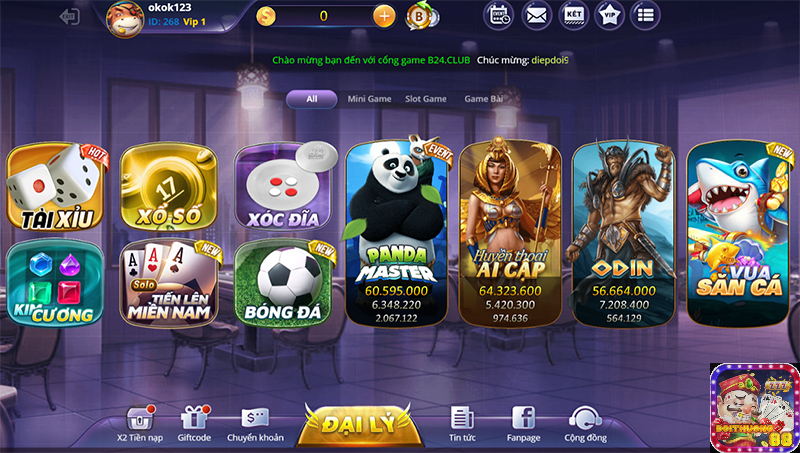Screen dimensions: 800x453
Task: Show the Slot Game category
Action: click(426, 99)
